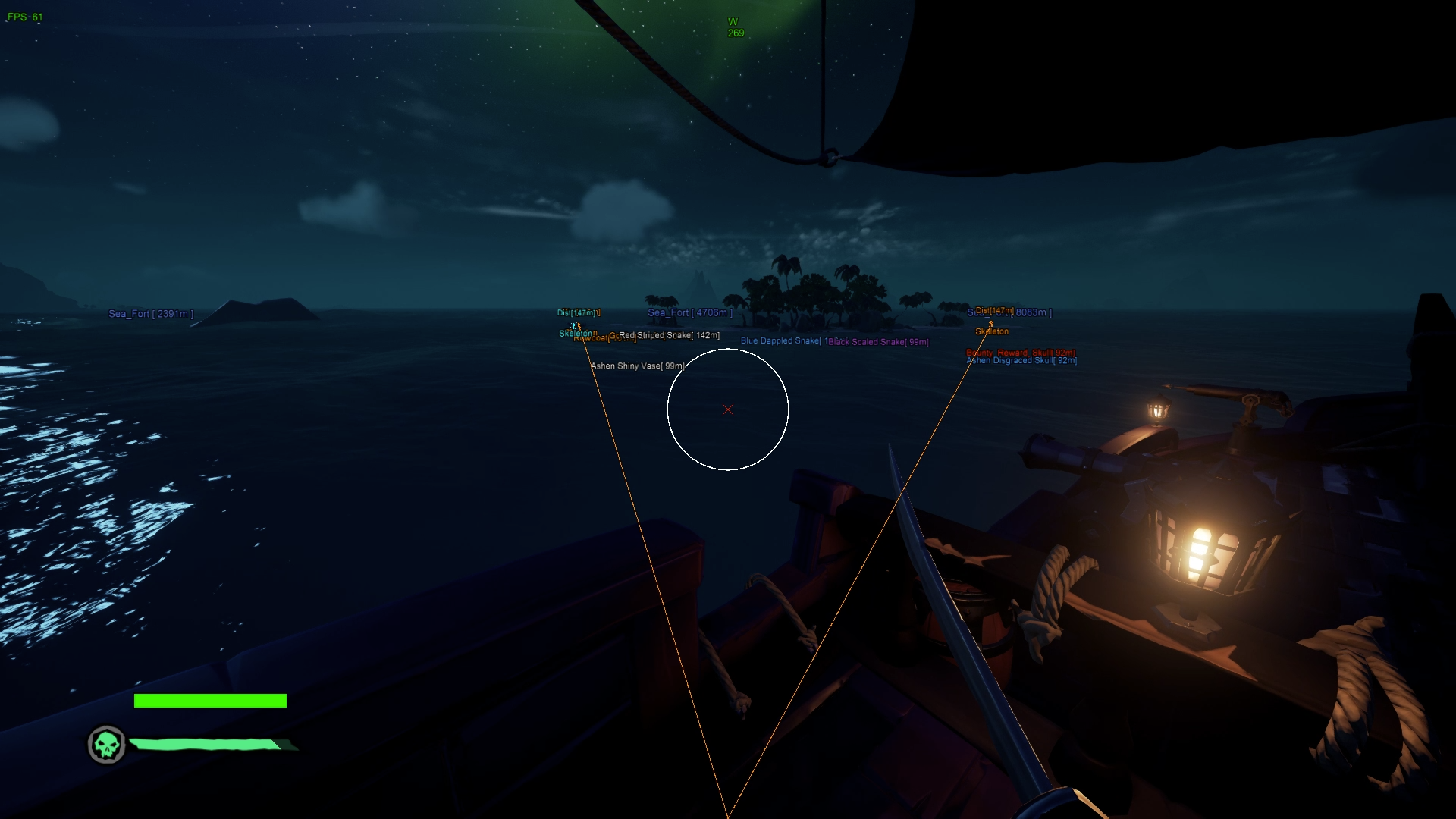Select the Sea_Fort 4706m marker label
This screenshot has width=1456, height=819.
(x=690, y=312)
